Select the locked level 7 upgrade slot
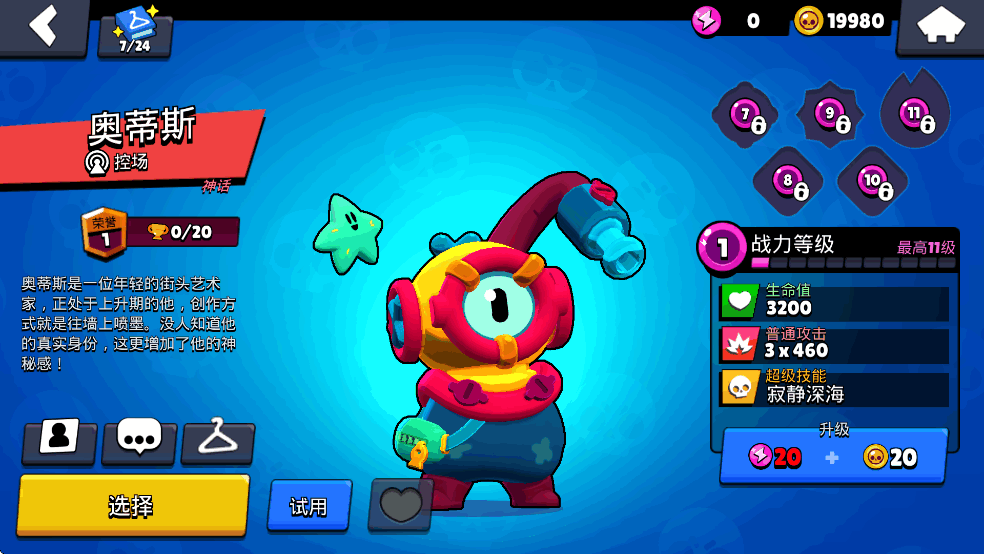Viewport: 984px width, 554px height. tap(745, 116)
